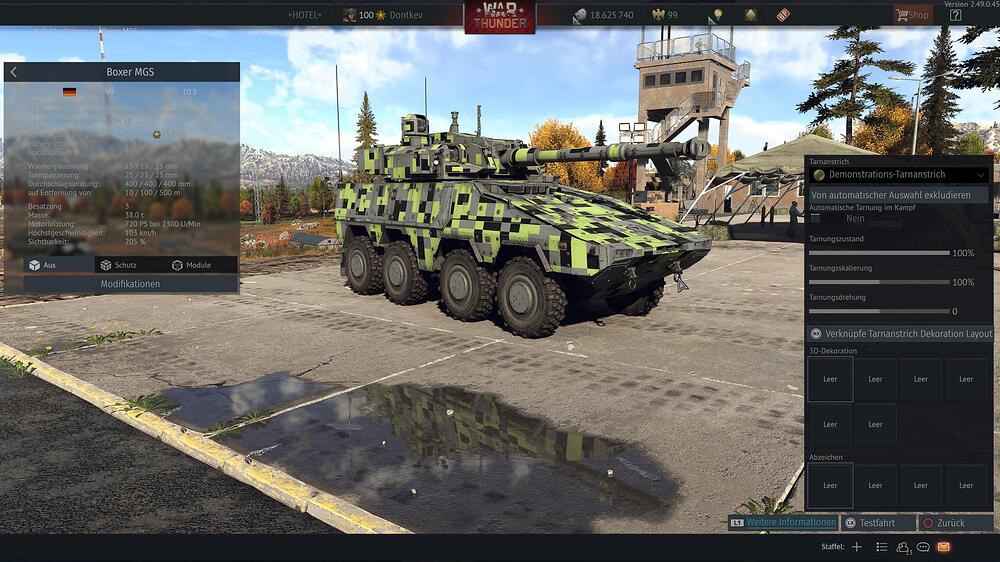This screenshot has height=562, width=1000.
Task: Add a squad member with the plus icon
Action: click(x=857, y=547)
